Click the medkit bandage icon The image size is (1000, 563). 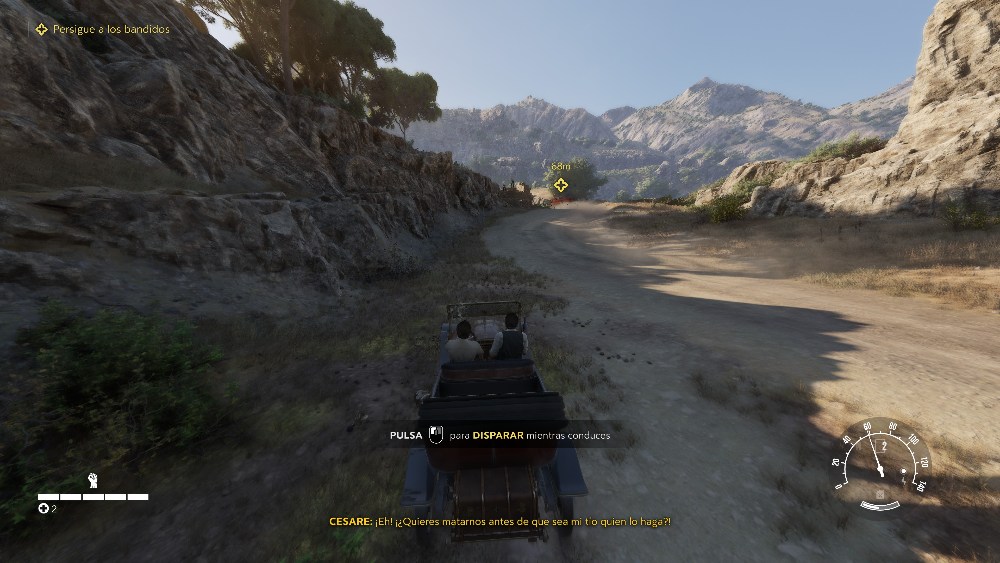pos(43,509)
